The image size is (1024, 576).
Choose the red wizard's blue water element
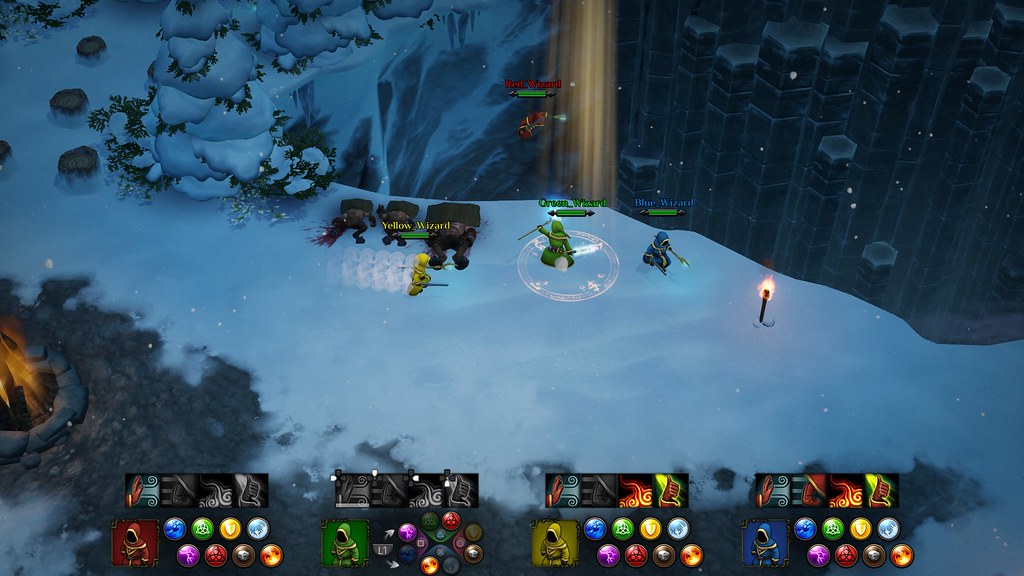pos(175,529)
